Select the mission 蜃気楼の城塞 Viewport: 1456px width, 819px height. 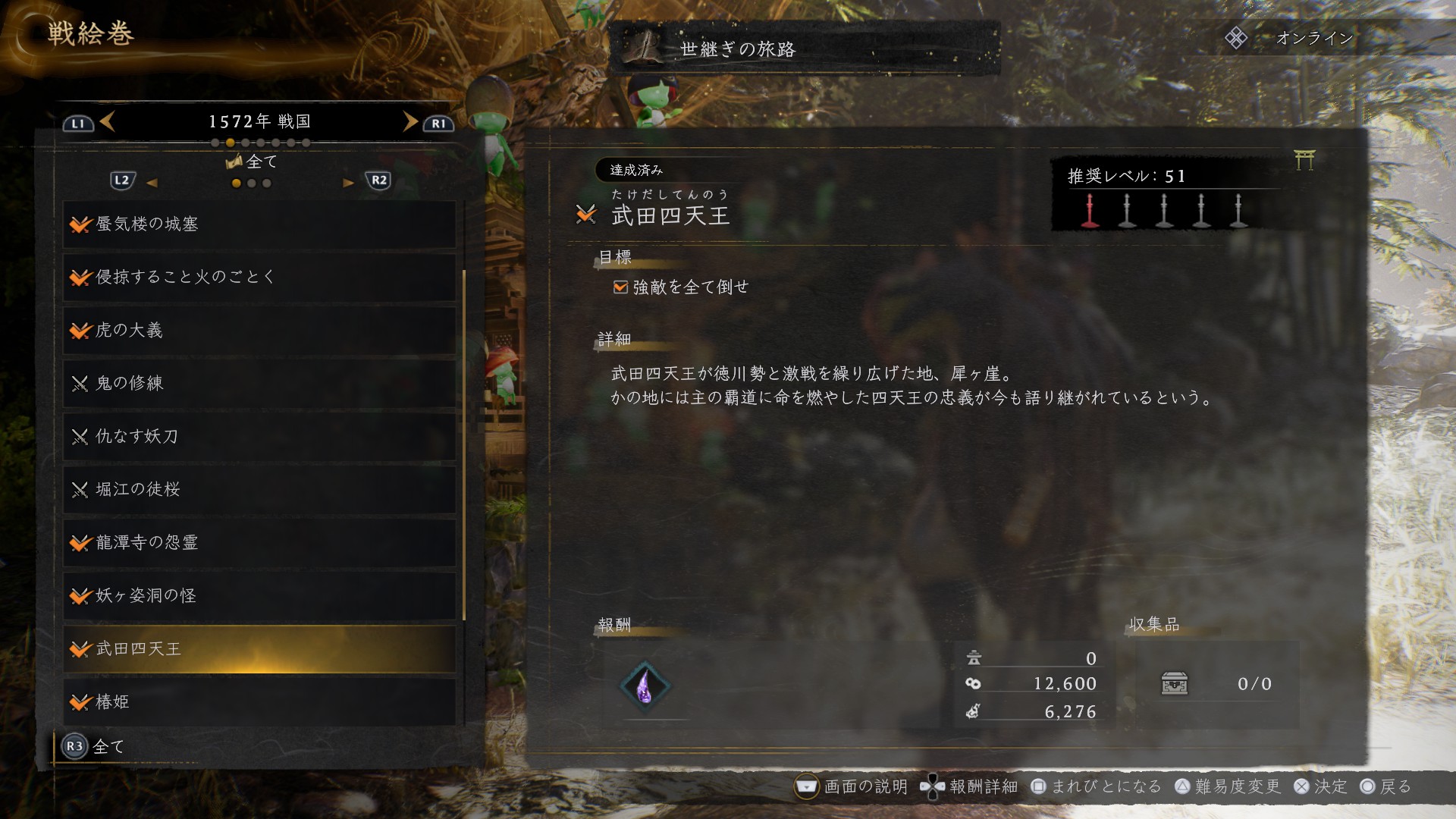pos(259,224)
